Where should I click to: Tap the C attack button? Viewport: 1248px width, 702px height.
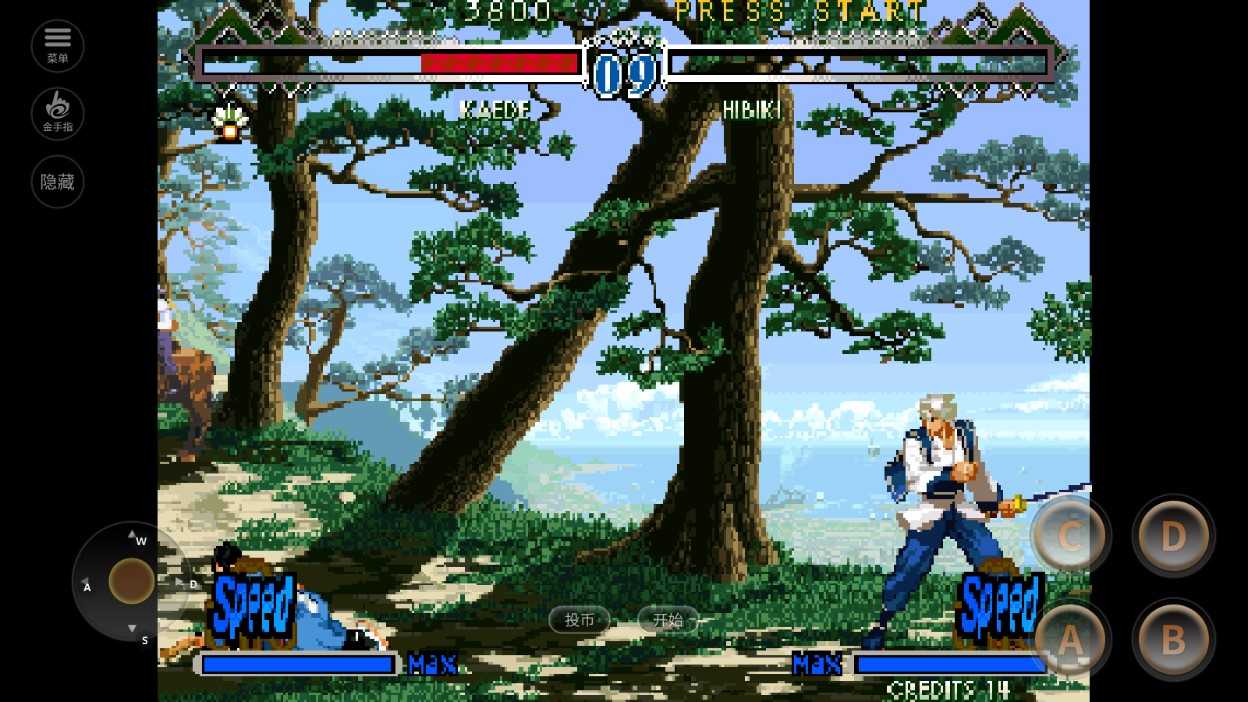pyautogui.click(x=1070, y=536)
